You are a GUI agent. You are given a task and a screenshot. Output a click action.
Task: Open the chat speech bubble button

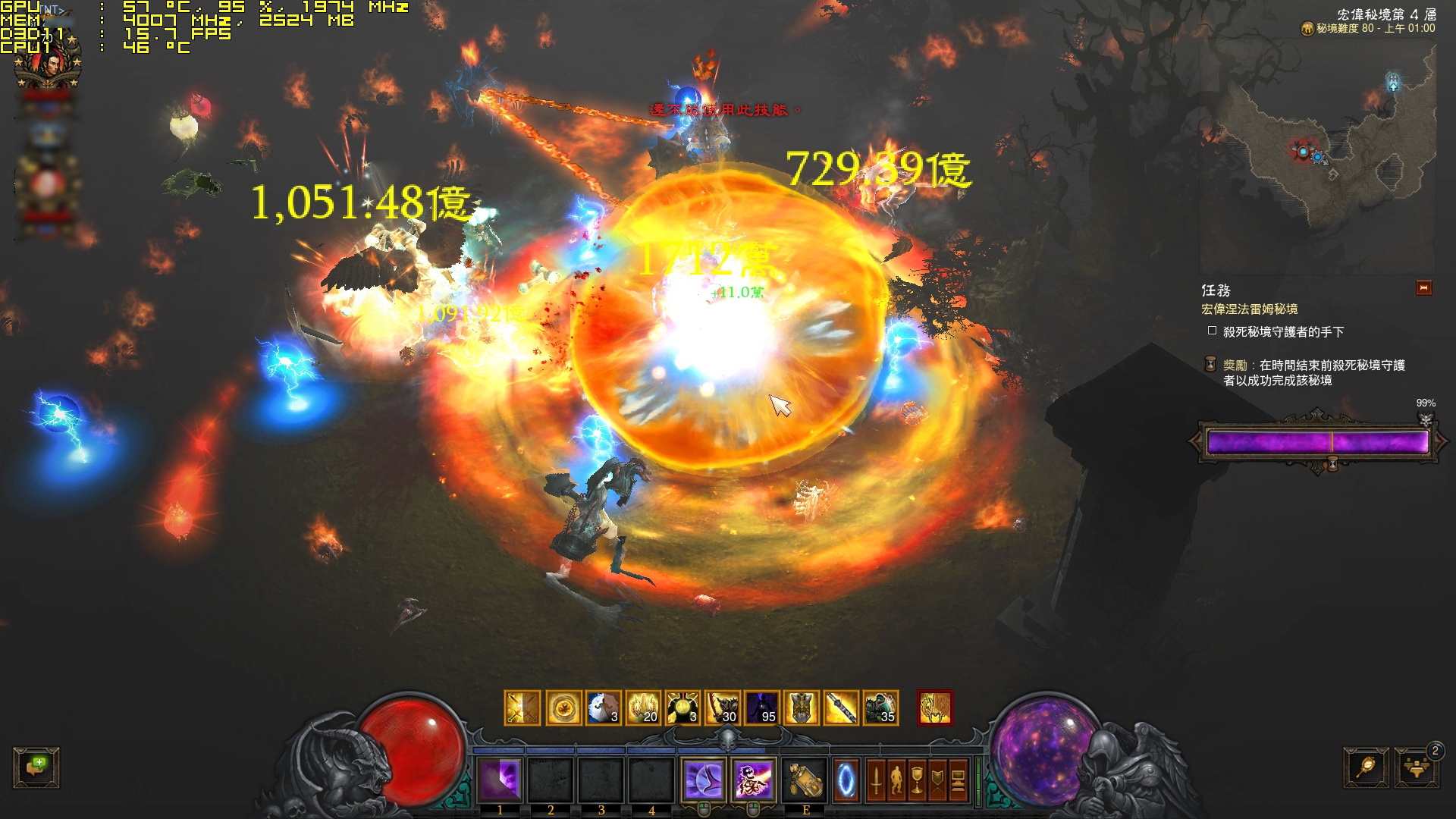point(36,767)
